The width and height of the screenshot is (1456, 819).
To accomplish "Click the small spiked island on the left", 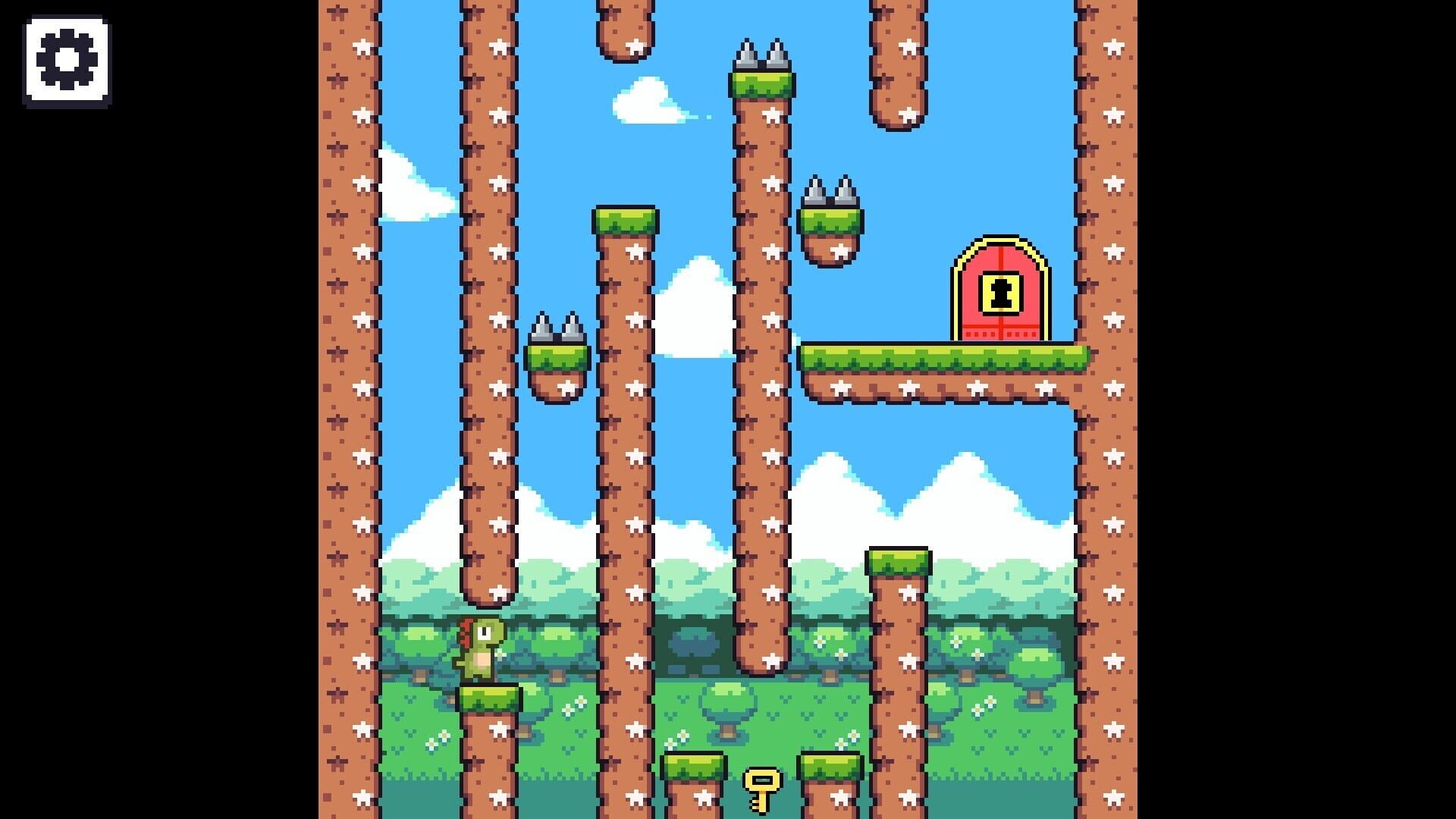I will click(557, 364).
